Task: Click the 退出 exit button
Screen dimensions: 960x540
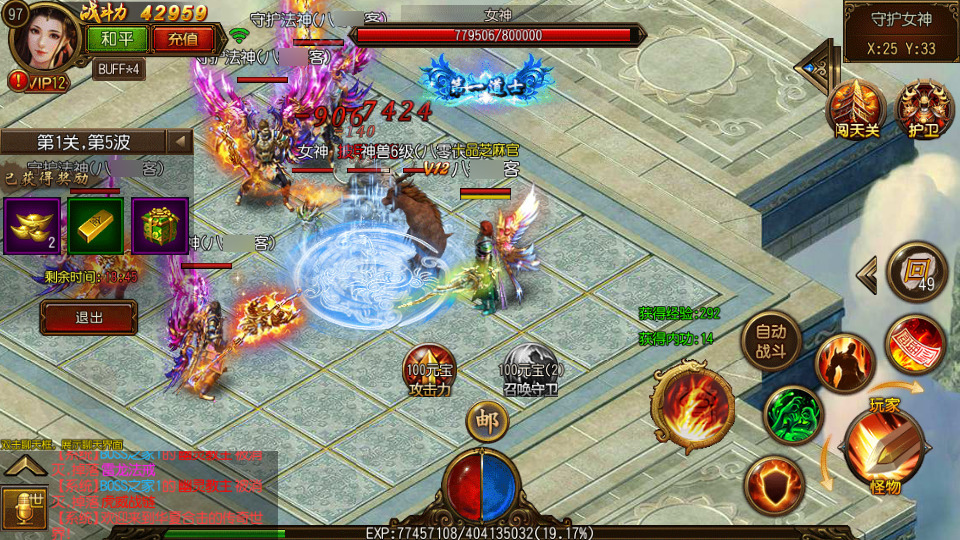Action: pos(89,317)
